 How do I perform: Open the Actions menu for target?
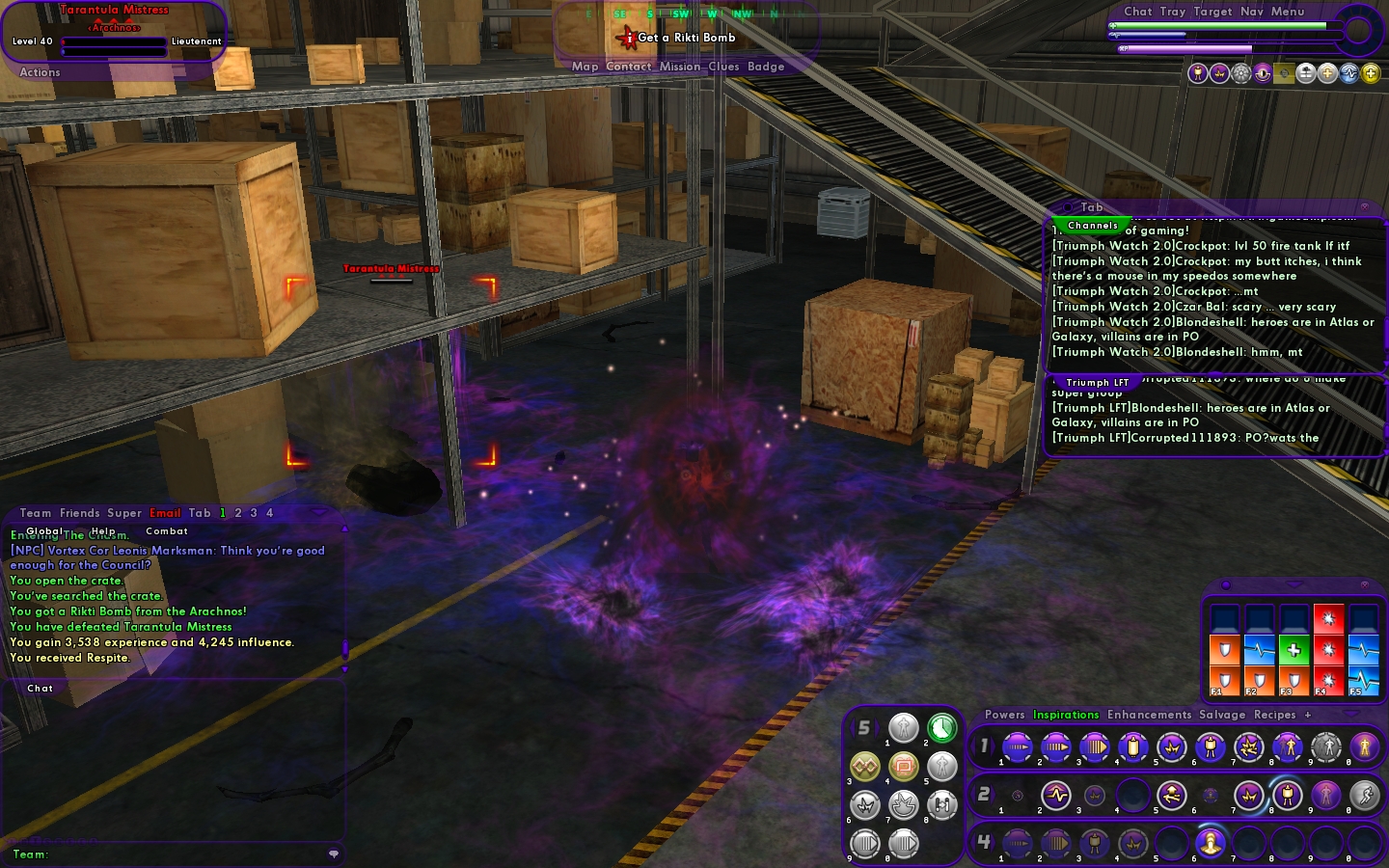point(40,72)
